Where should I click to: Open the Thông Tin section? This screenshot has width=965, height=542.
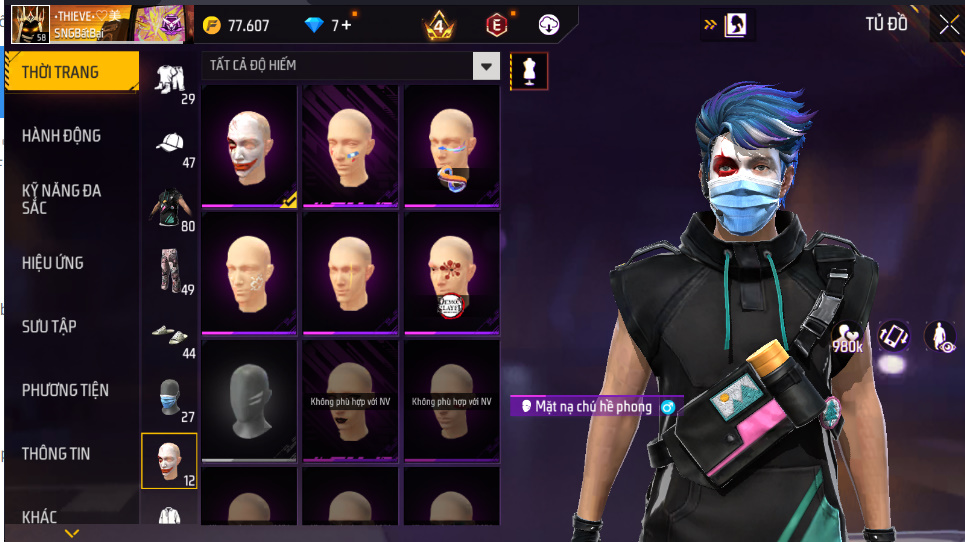click(x=56, y=454)
